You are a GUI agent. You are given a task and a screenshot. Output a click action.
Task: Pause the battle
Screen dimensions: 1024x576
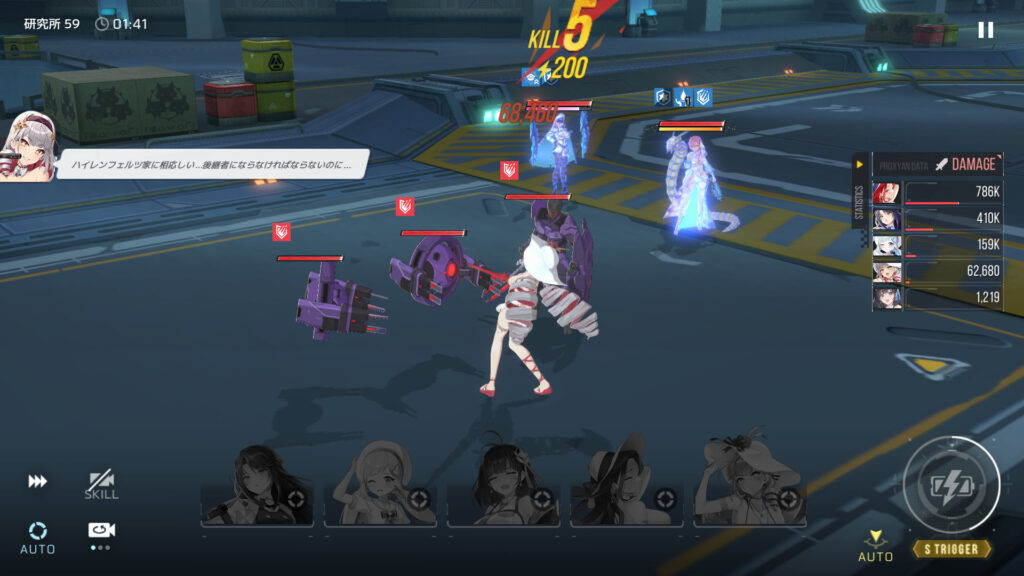(x=985, y=30)
